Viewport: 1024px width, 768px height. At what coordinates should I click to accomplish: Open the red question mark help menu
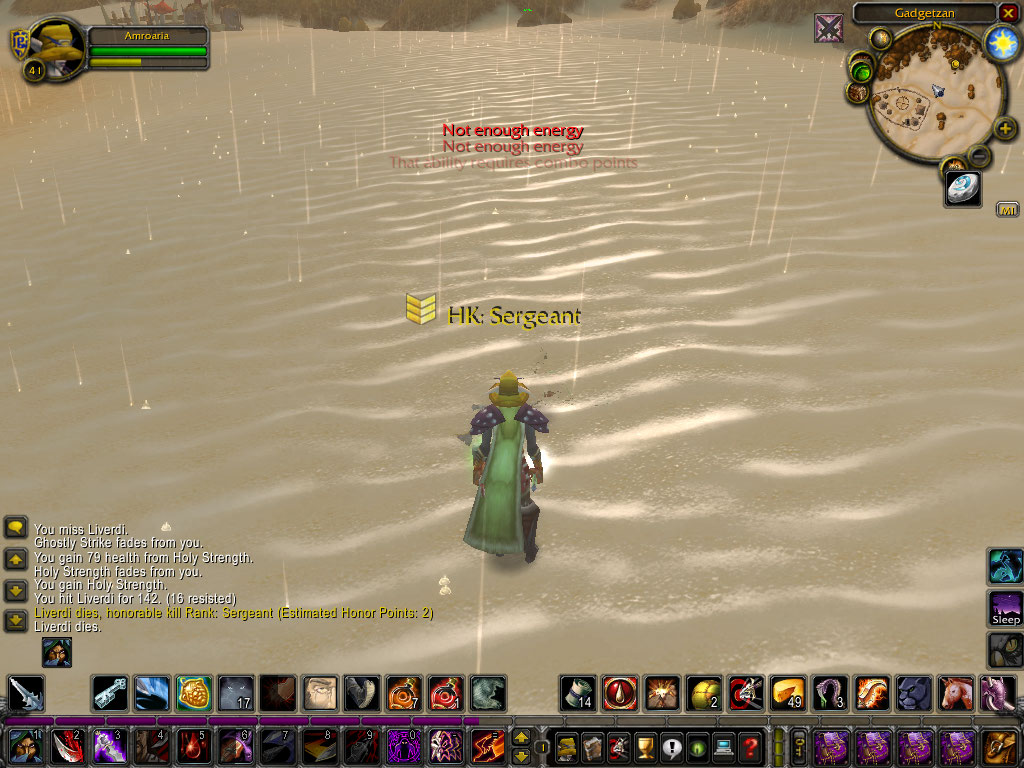(749, 747)
